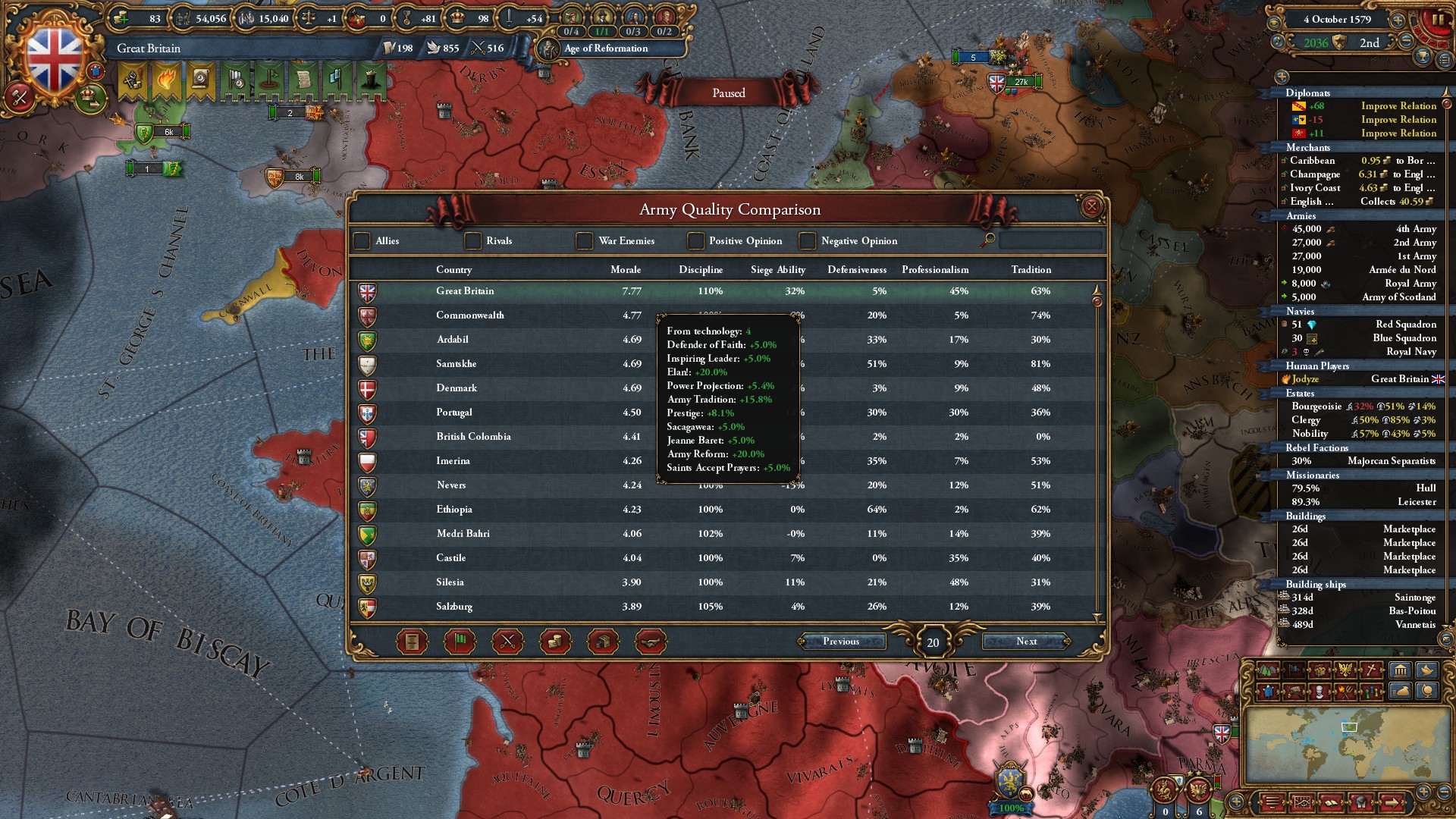The height and width of the screenshot is (819, 1456).
Task: Open the economy comparison coins icon
Action: [x=556, y=641]
